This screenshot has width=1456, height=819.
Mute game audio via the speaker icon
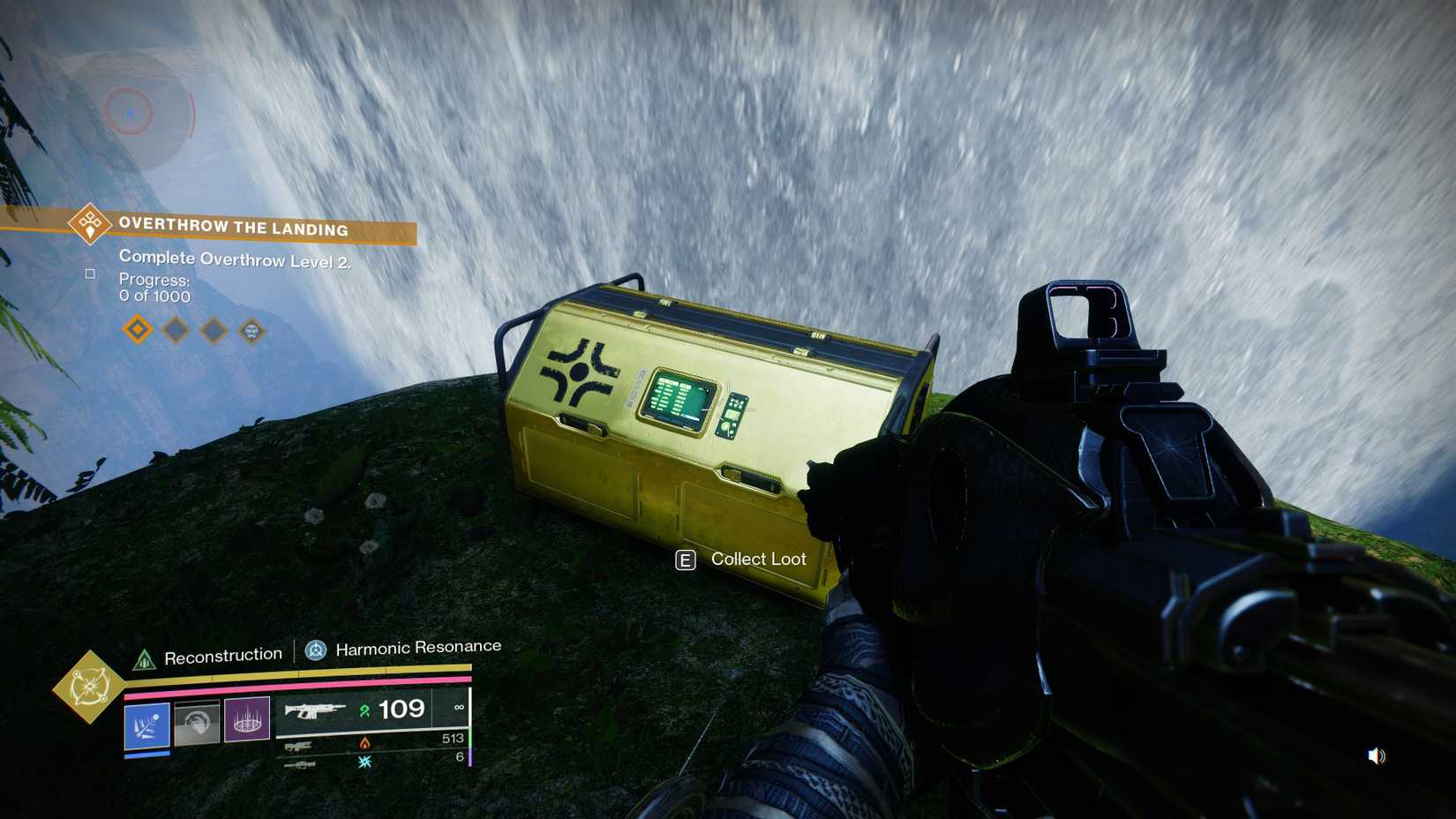click(1377, 755)
